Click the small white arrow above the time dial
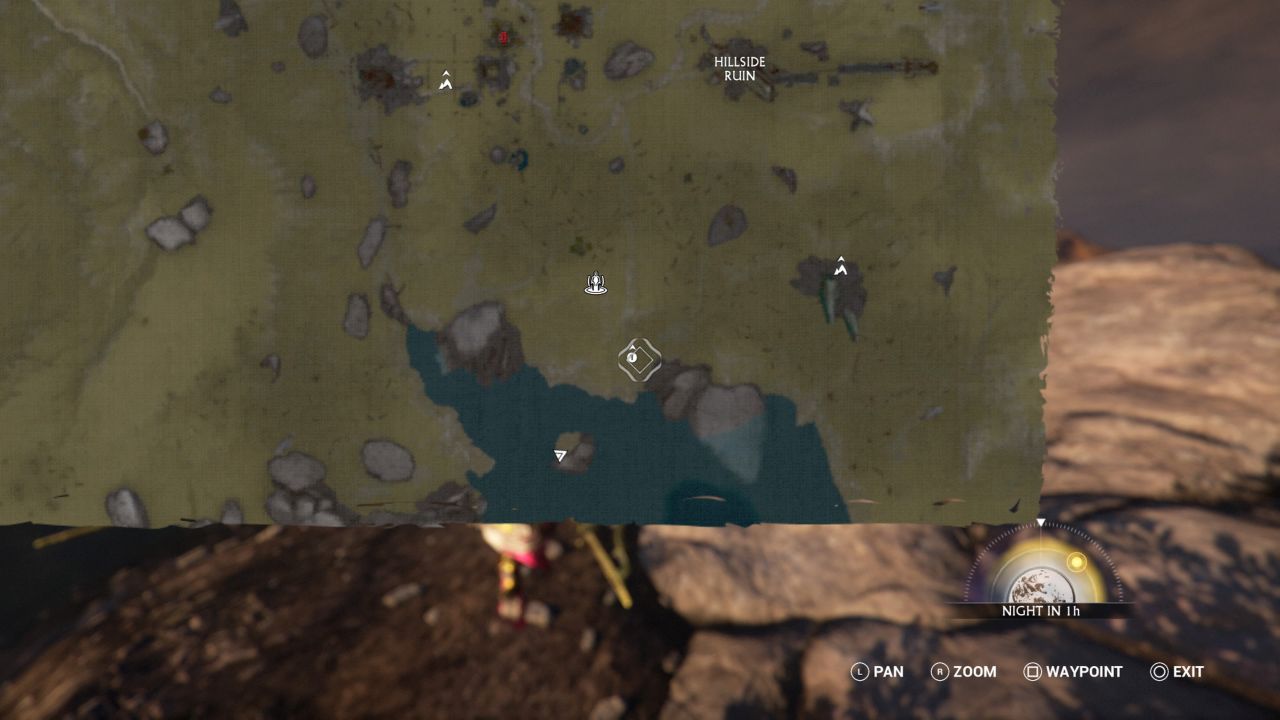The height and width of the screenshot is (720, 1280). coord(1043,522)
